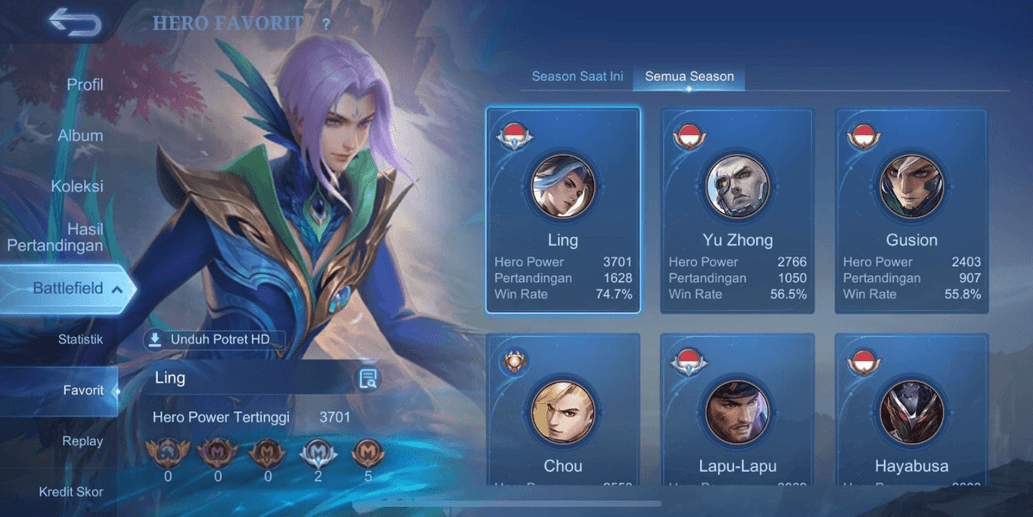Pick the Gusion hero card
This screenshot has width=1033, height=517.
(x=911, y=210)
